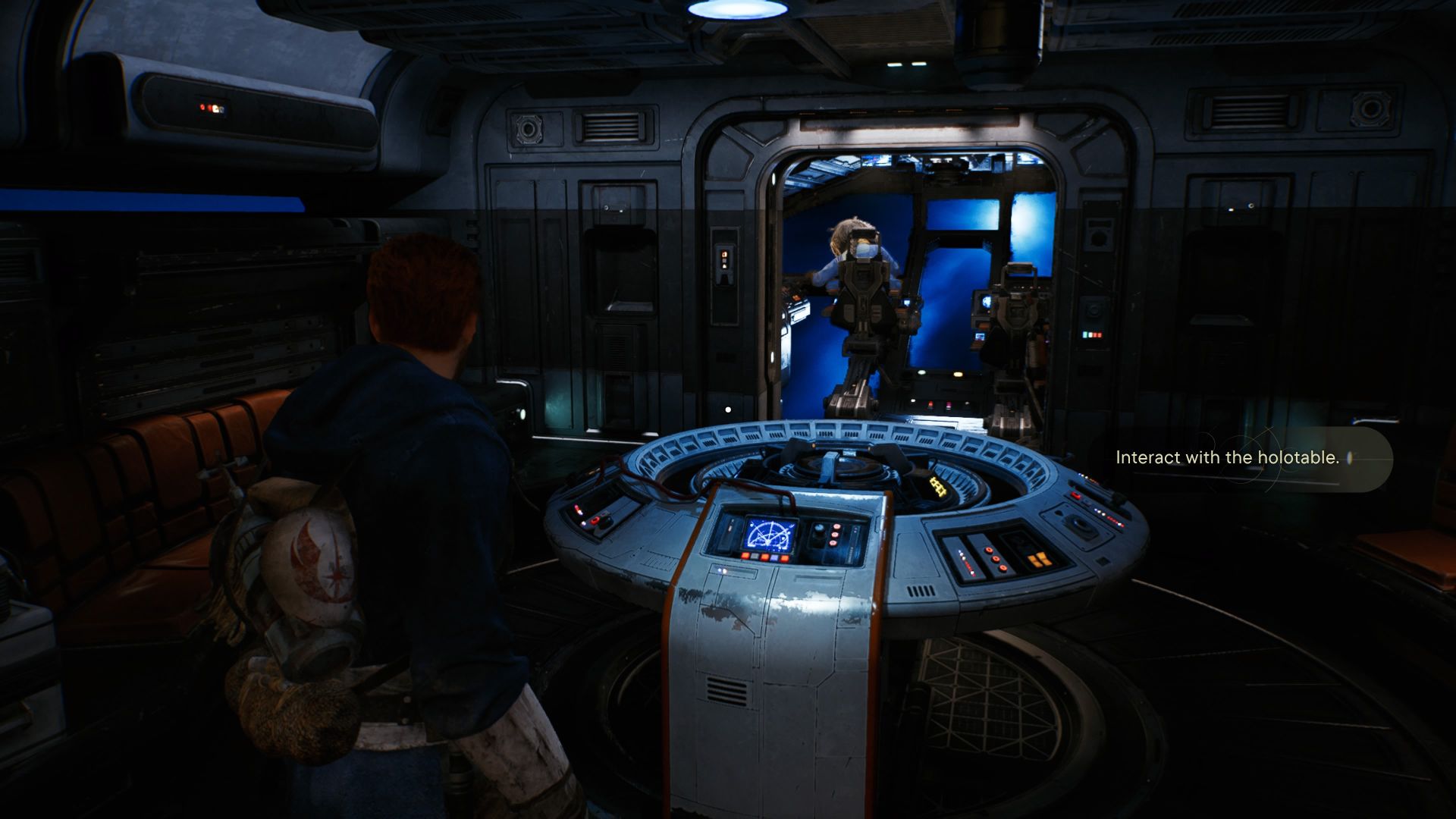Click the red rocker switch on left console
This screenshot has height=819, width=1456.
(x=596, y=520)
